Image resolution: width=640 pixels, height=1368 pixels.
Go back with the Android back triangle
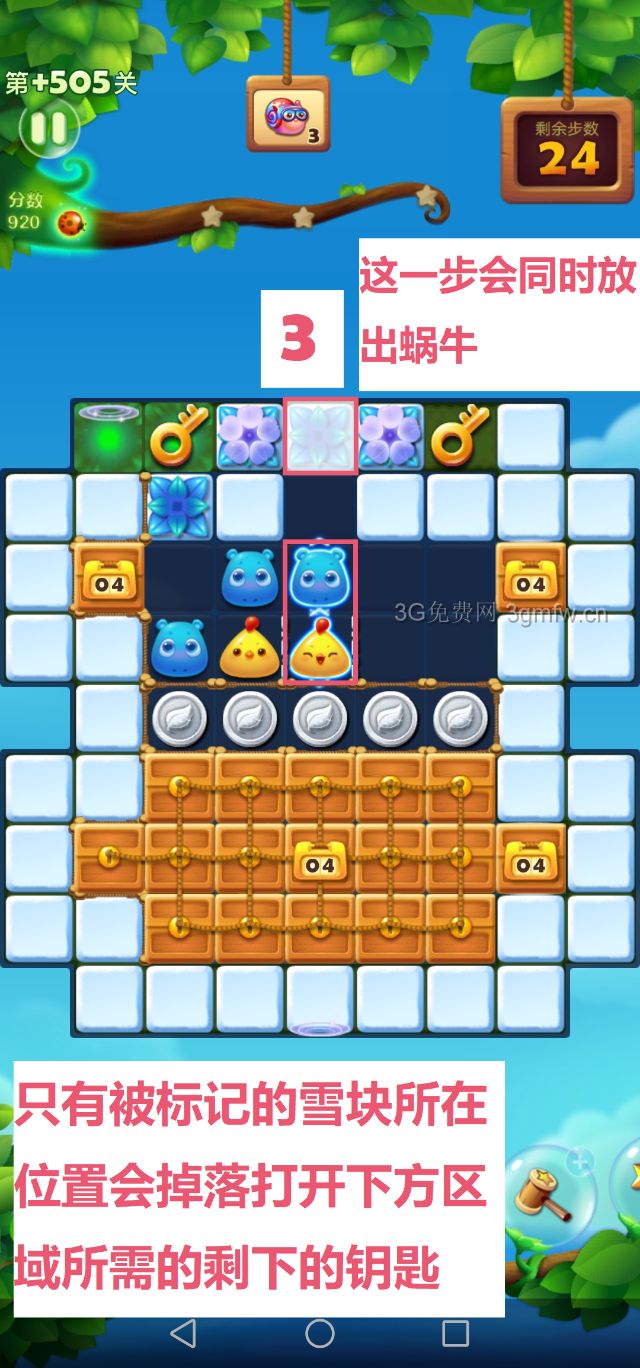(x=183, y=1332)
